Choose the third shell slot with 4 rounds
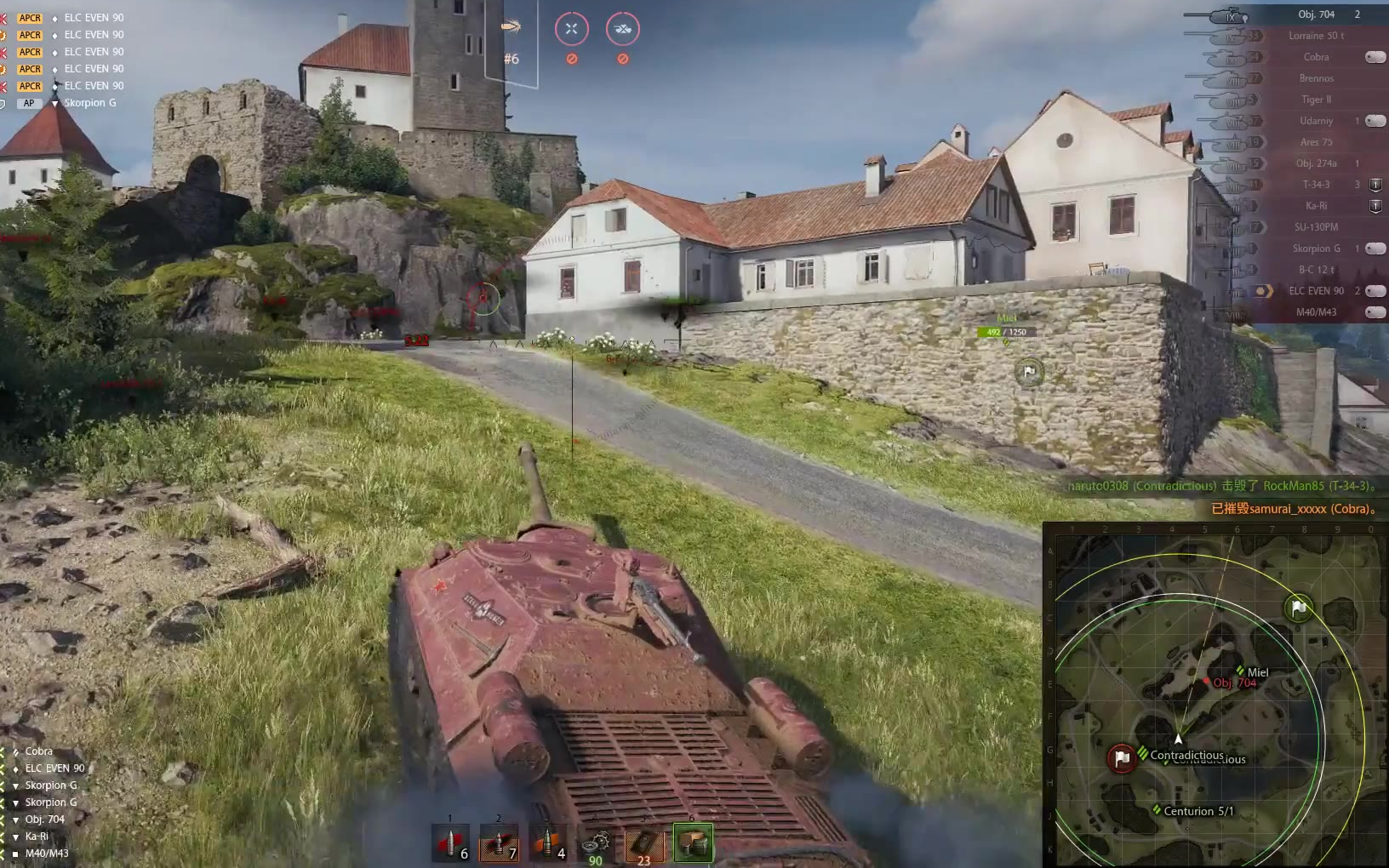Screen dimensions: 1389x868 (x=547, y=843)
